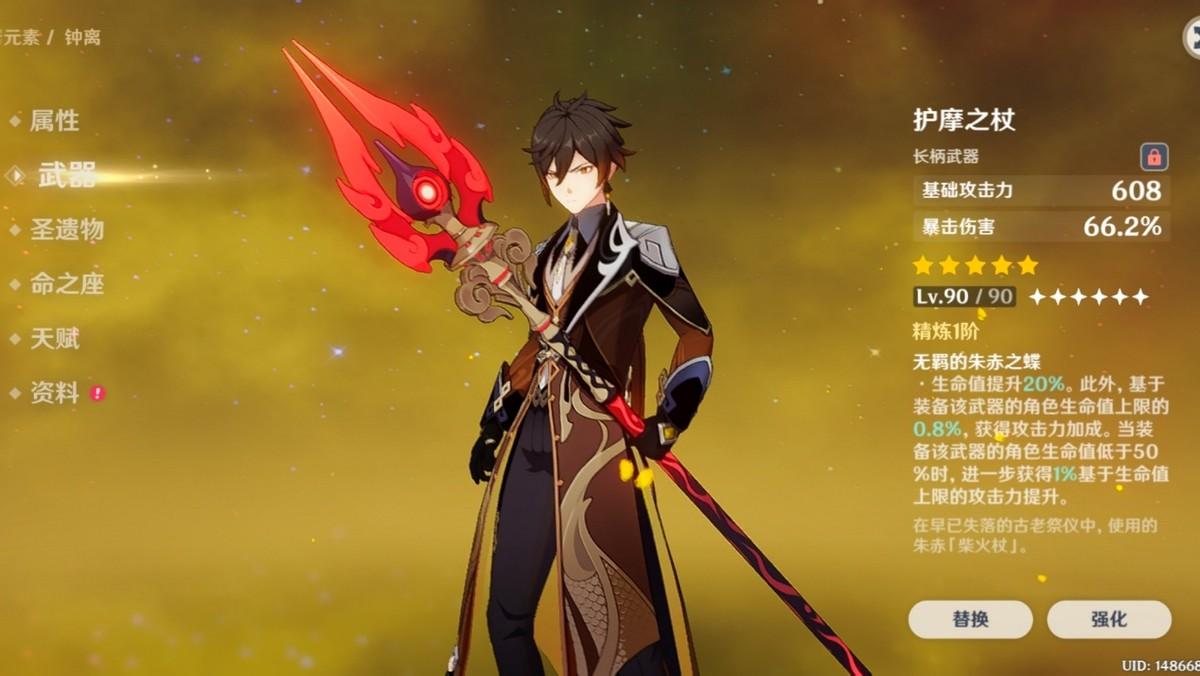1200x676 pixels.
Task: Close the character screen
Action: [x=1192, y=38]
